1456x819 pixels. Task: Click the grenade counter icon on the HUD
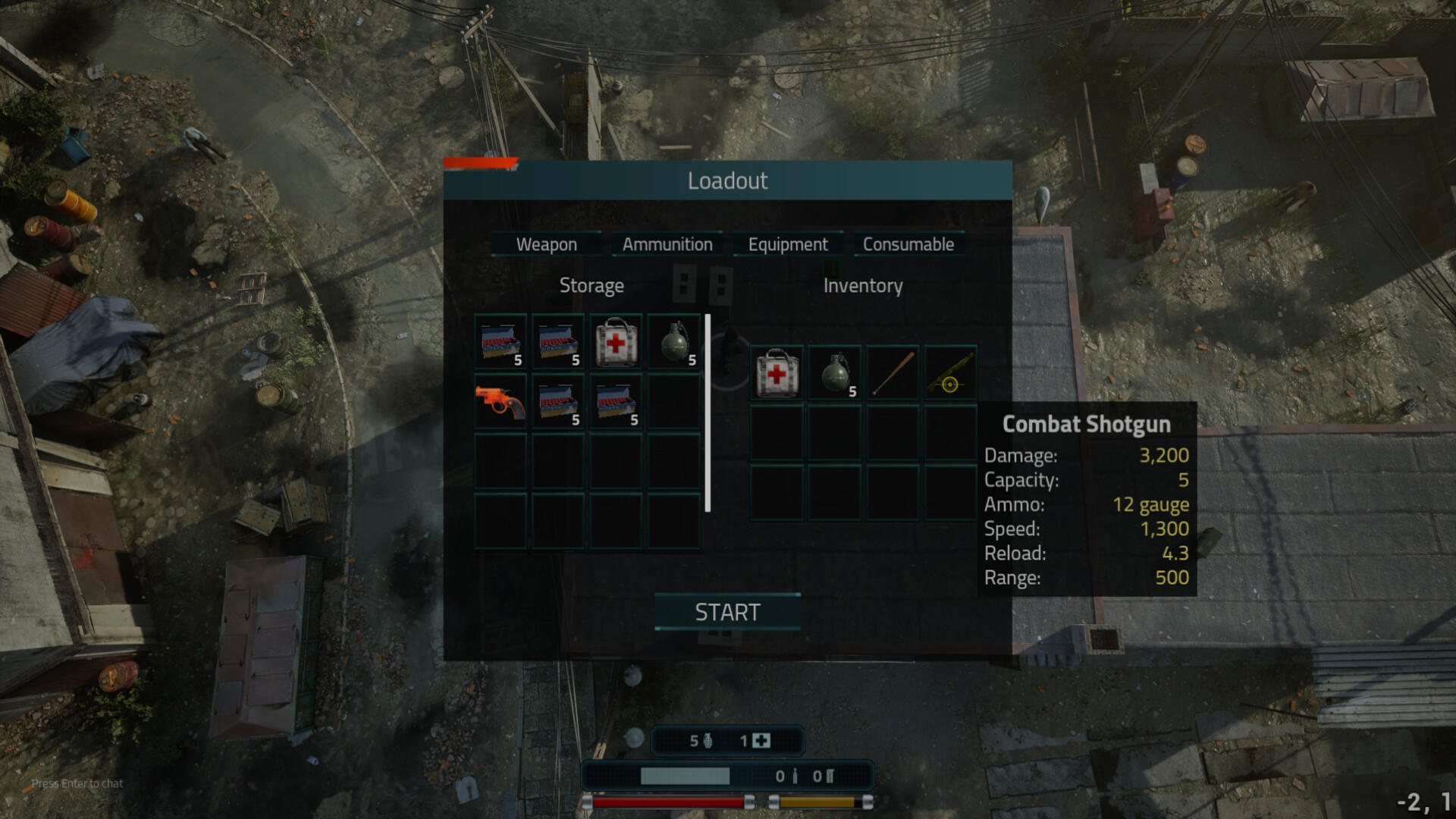pyautogui.click(x=707, y=739)
